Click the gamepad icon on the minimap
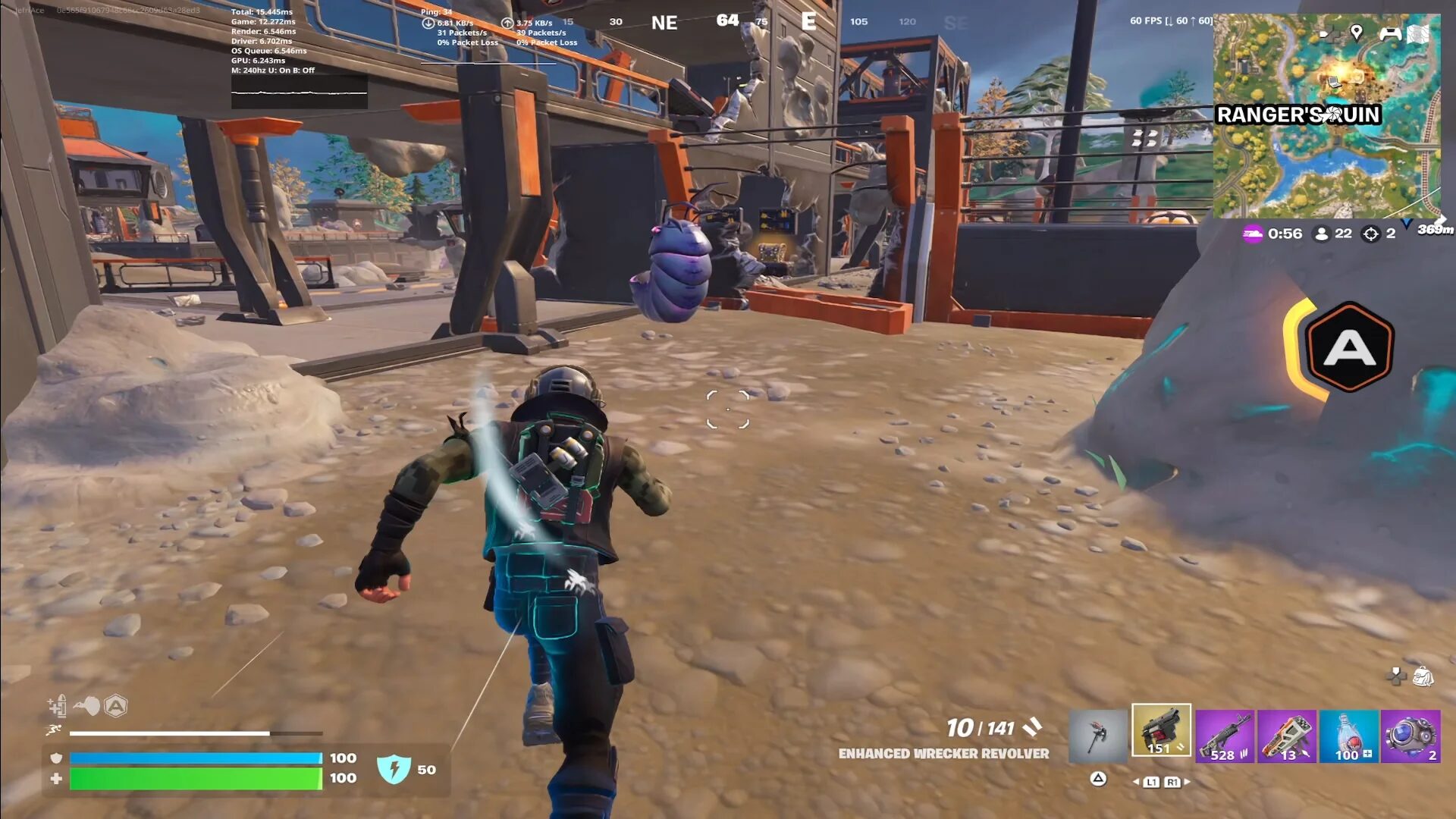 1389,33
